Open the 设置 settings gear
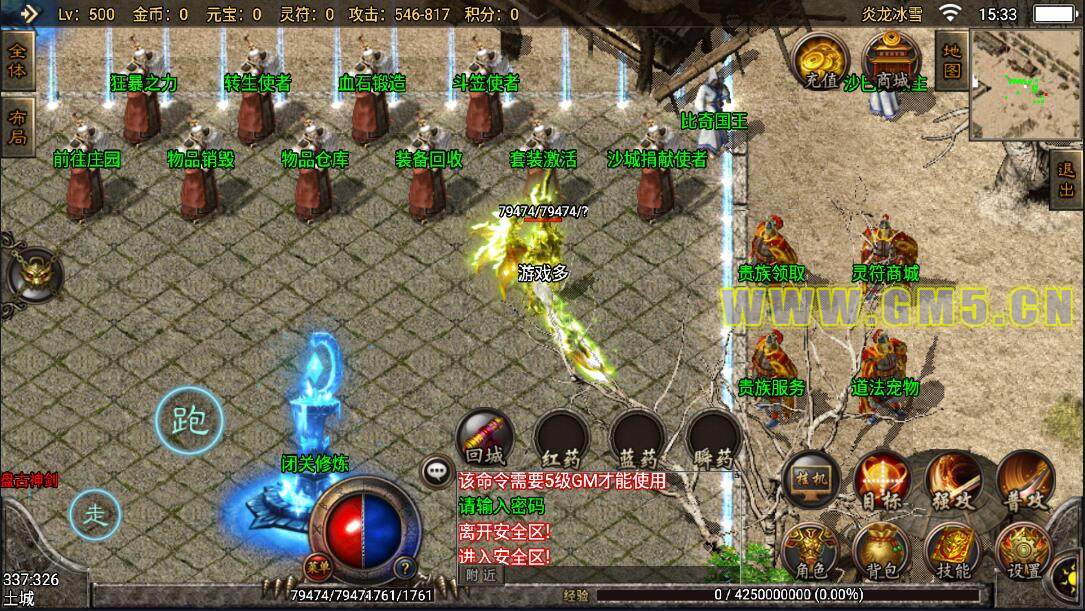Viewport: 1085px width, 611px height. coord(1024,552)
